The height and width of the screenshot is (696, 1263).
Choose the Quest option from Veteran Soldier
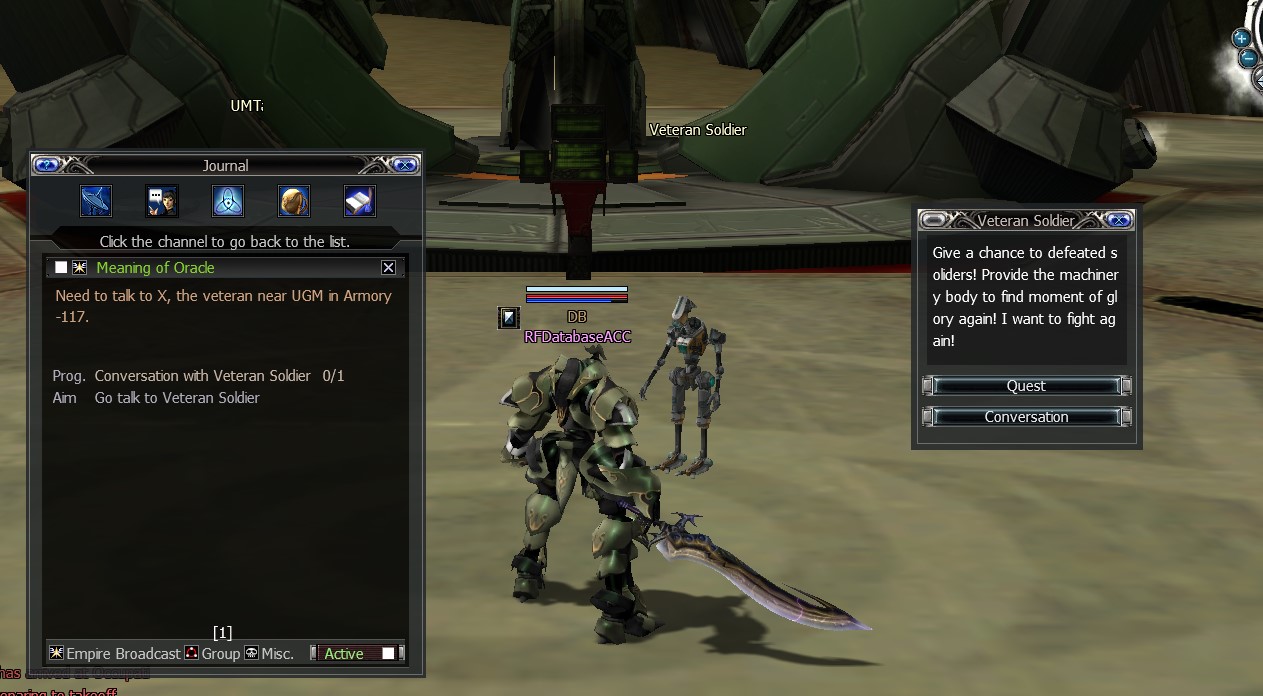point(1026,386)
